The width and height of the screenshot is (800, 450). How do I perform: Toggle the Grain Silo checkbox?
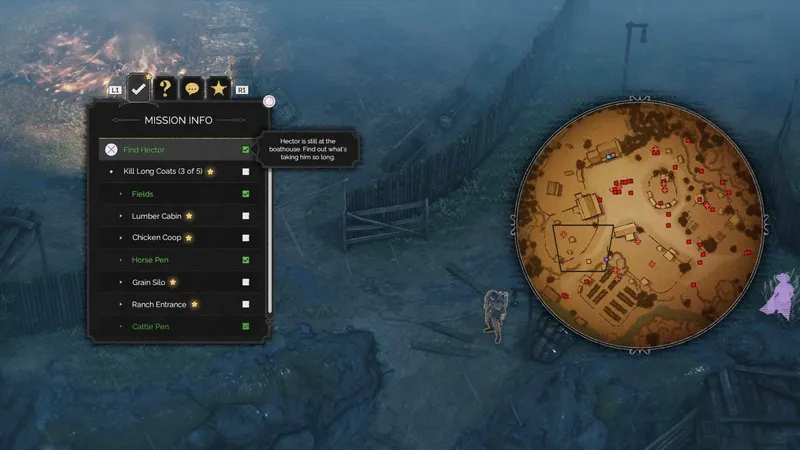246,282
